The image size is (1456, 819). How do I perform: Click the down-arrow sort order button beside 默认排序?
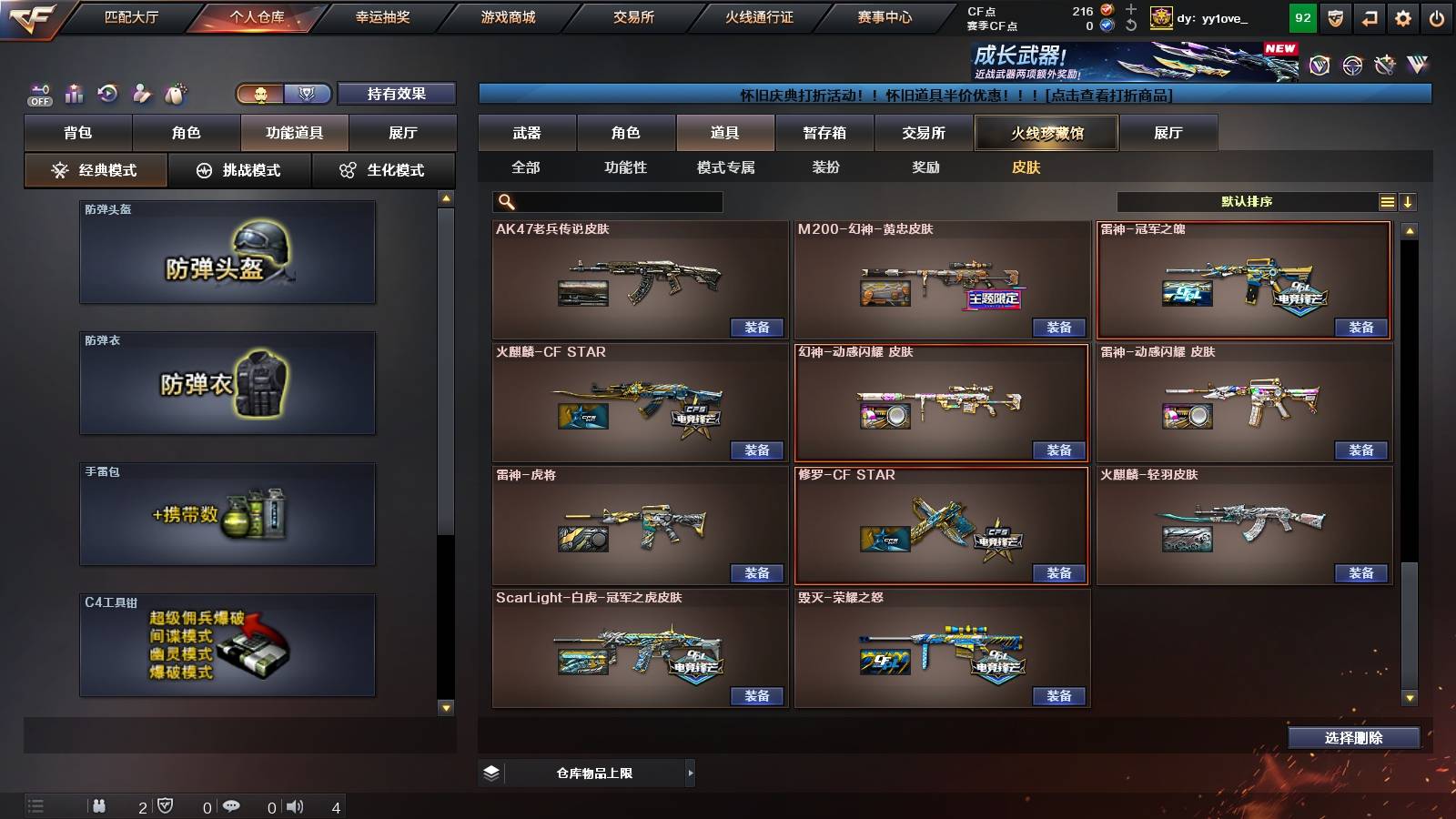click(1408, 202)
